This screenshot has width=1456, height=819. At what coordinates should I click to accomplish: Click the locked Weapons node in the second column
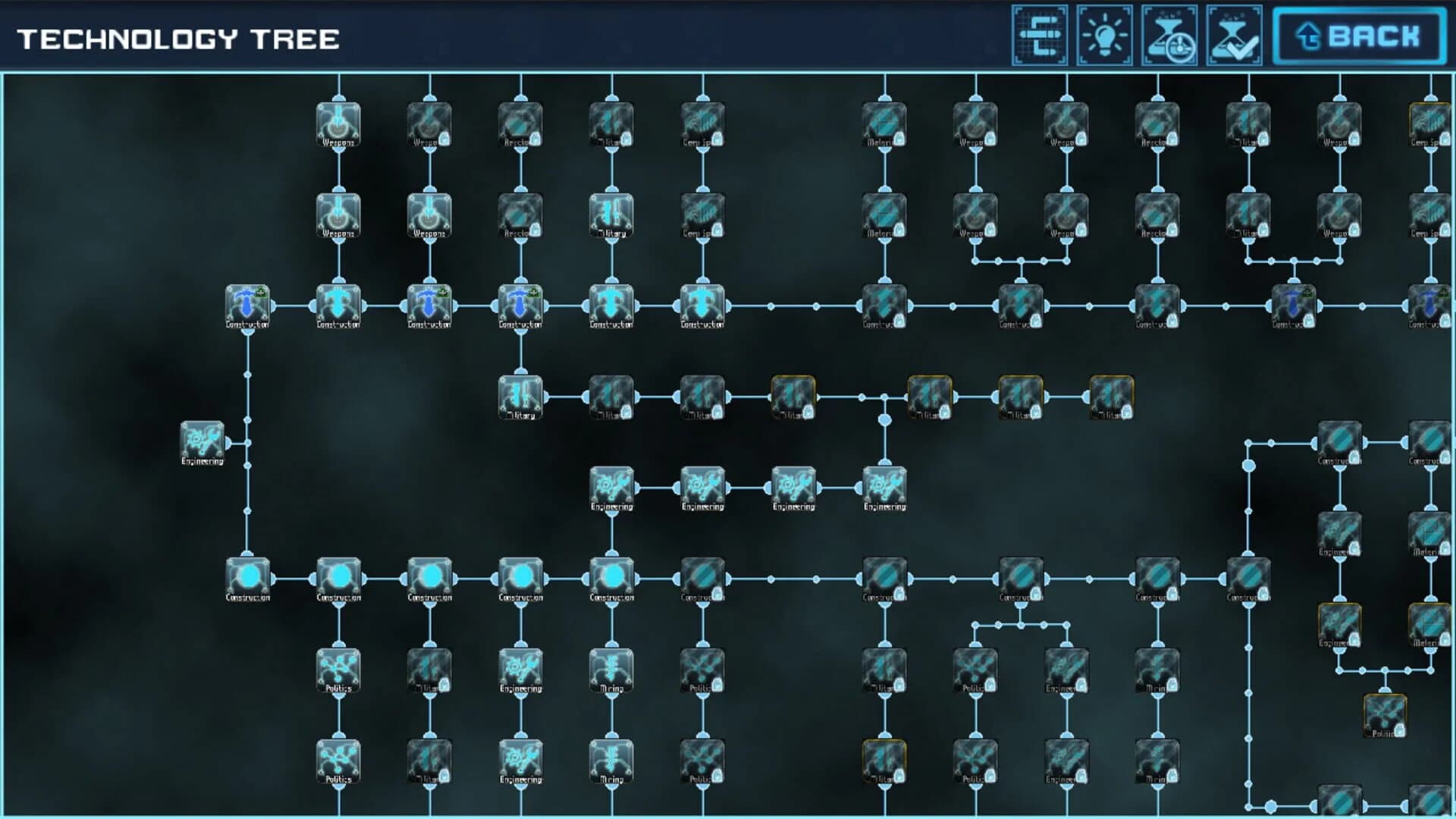(x=429, y=125)
